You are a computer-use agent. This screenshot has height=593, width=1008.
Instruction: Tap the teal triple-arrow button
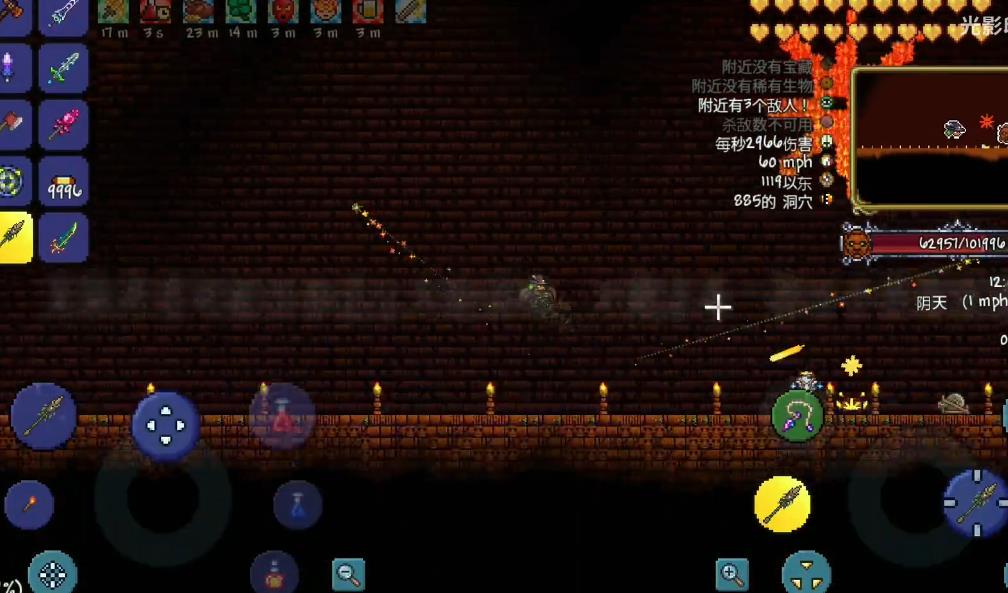[806, 574]
